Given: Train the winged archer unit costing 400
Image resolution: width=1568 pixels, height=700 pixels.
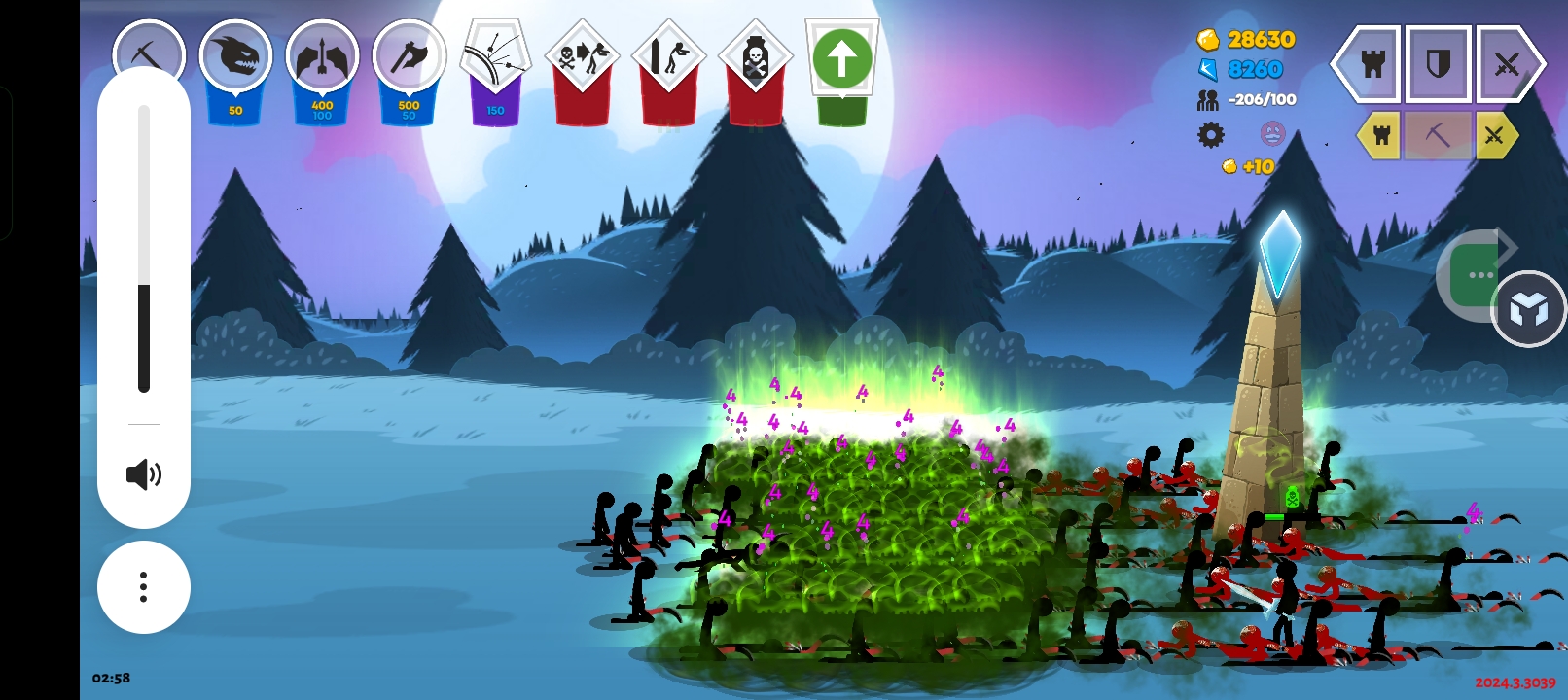Looking at the screenshot, I should click(x=322, y=58).
